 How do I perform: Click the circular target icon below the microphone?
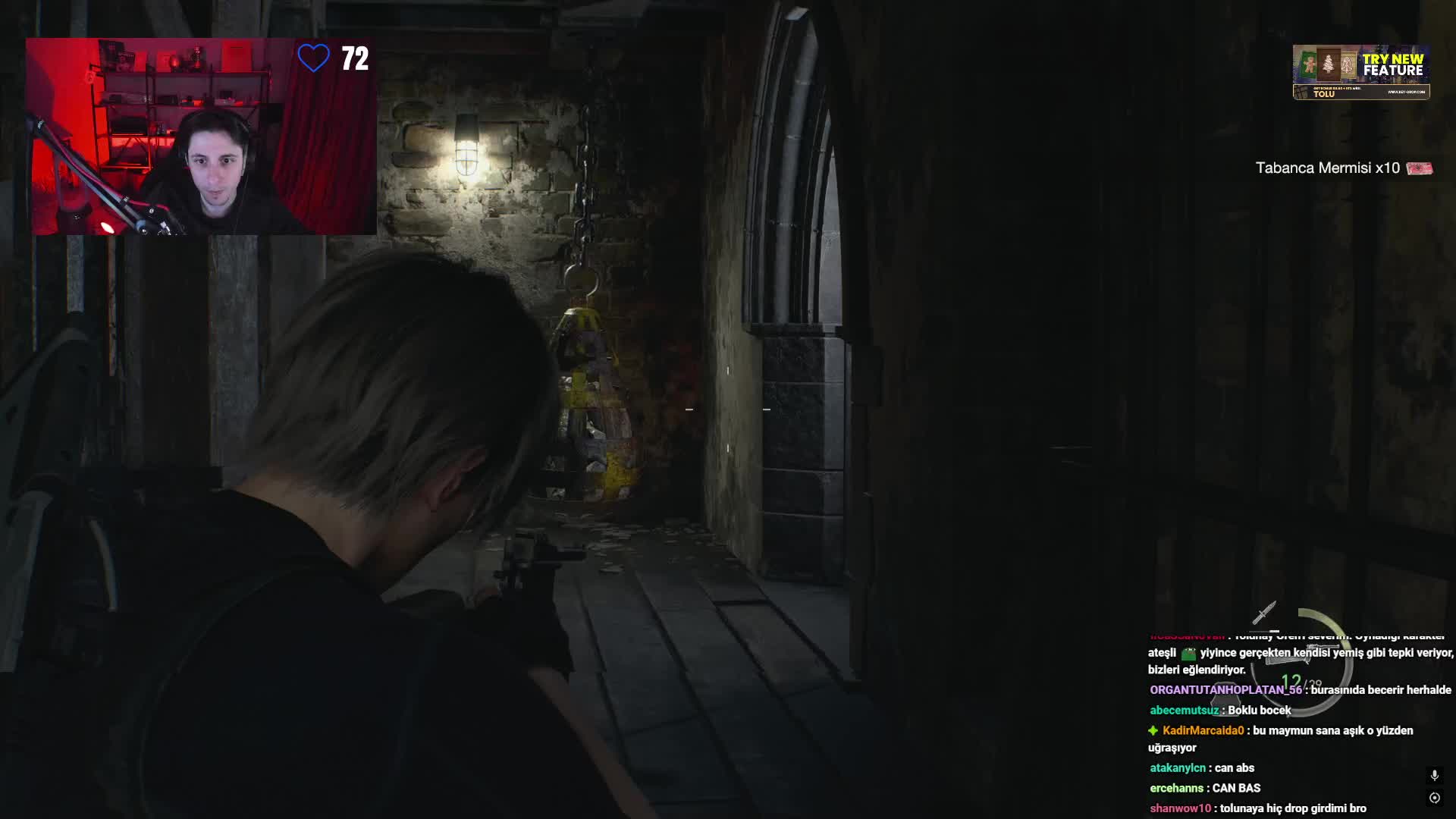click(1434, 798)
